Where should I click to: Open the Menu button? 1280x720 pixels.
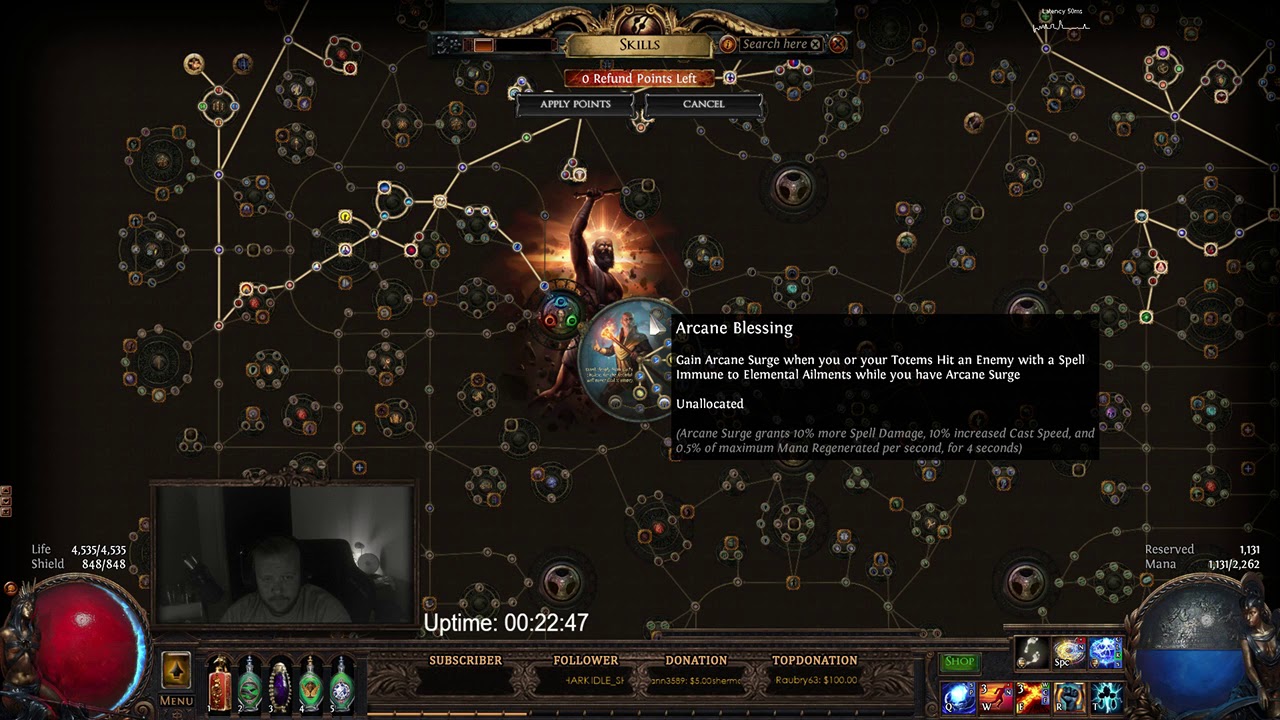176,701
